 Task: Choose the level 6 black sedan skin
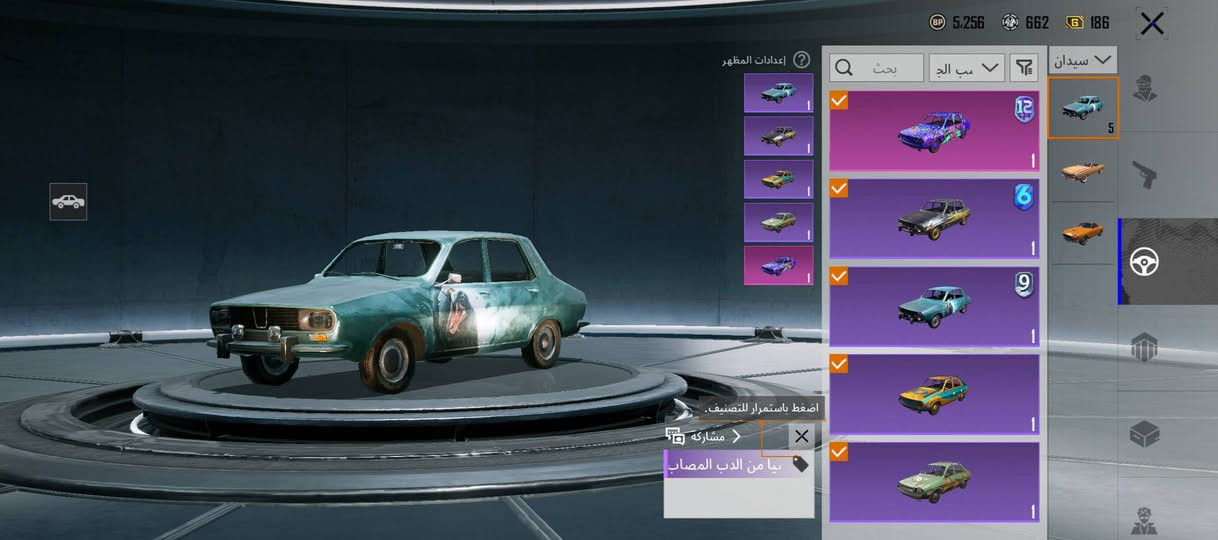(934, 219)
